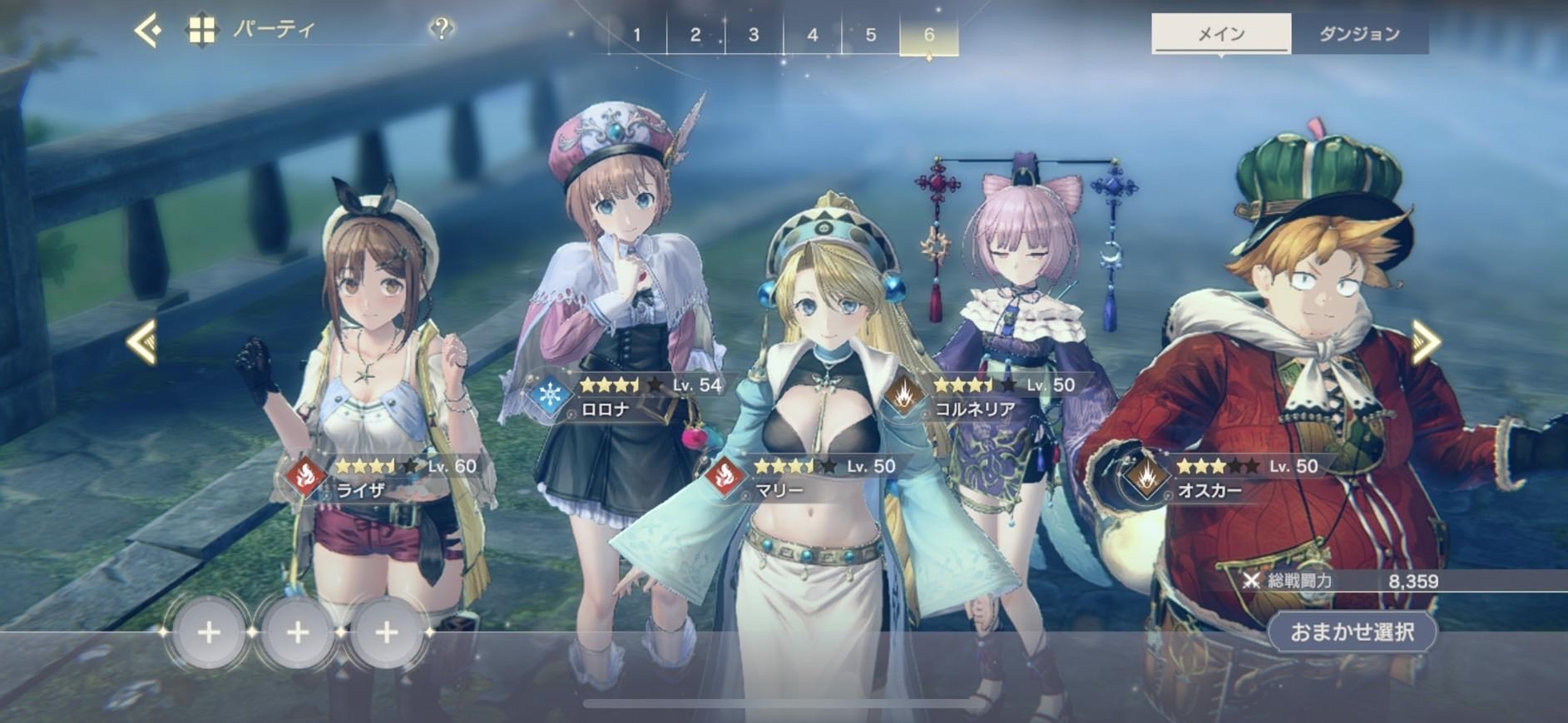Switch to the ダンジョン tab

(x=1359, y=34)
